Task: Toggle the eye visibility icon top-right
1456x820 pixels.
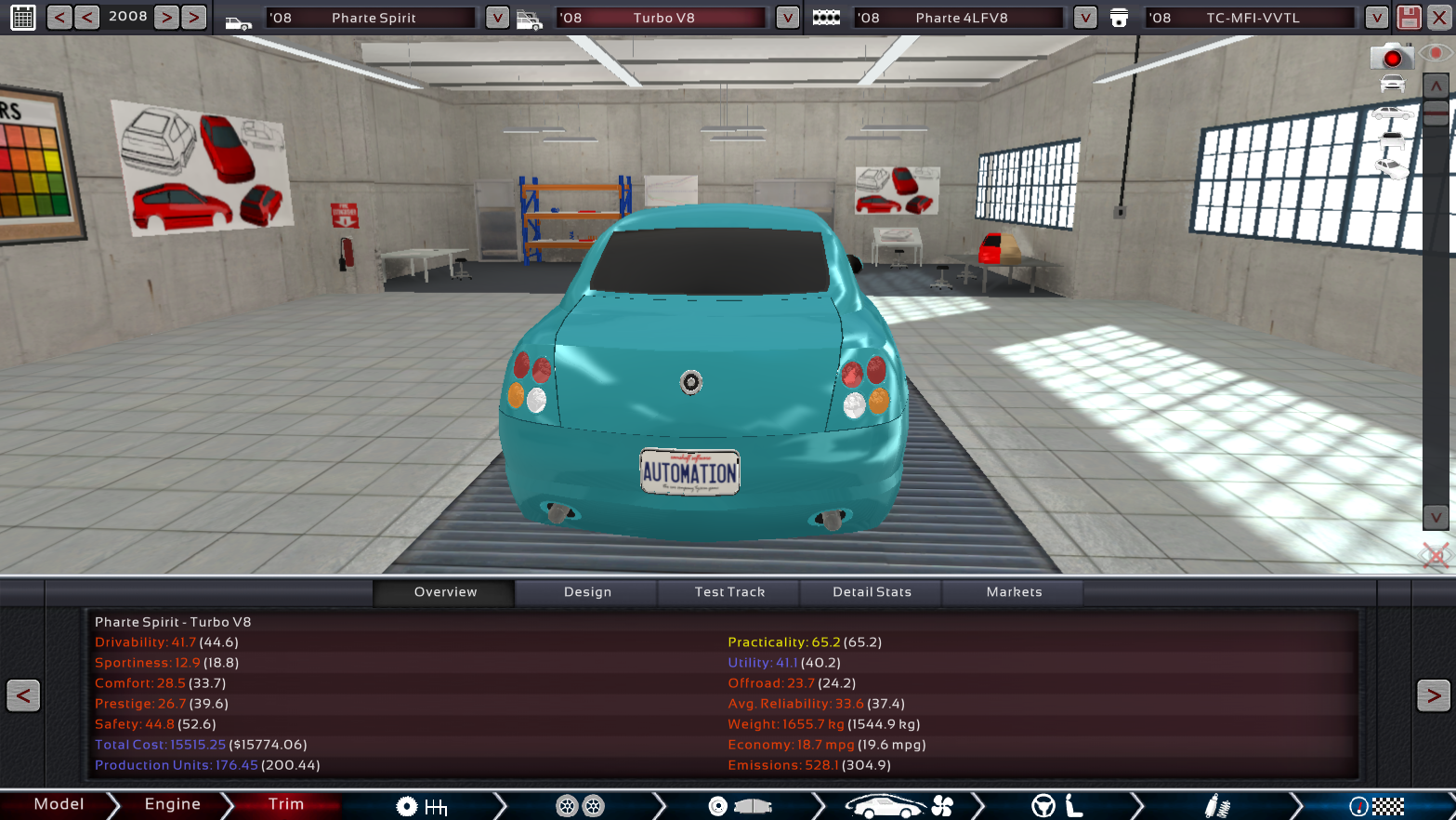Action: [x=1436, y=54]
